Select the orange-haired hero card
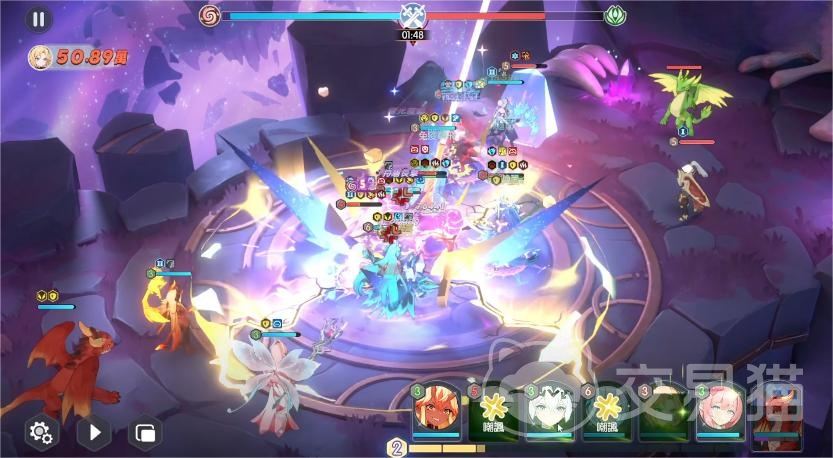 tap(437, 411)
